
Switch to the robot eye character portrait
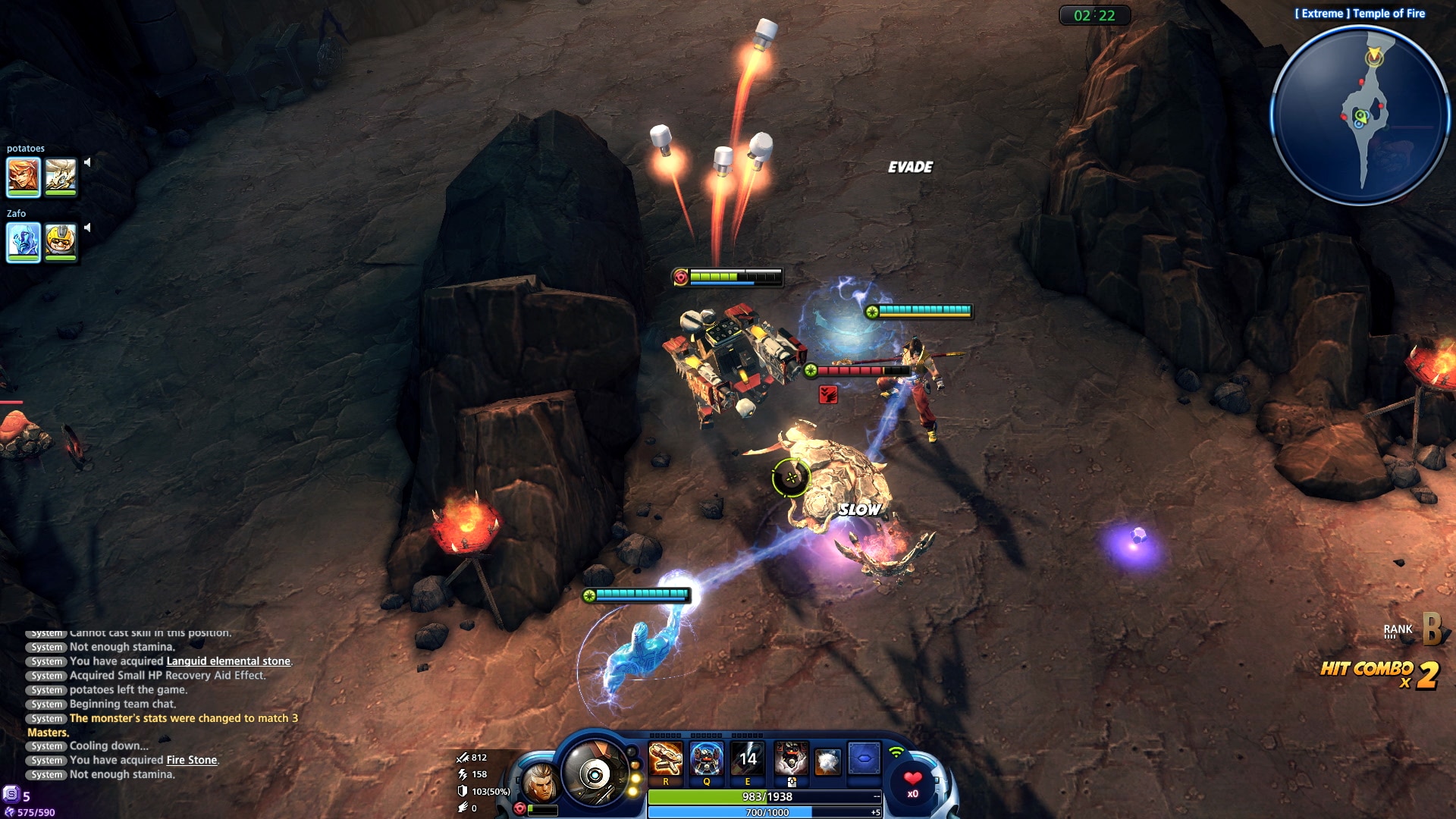(x=595, y=773)
